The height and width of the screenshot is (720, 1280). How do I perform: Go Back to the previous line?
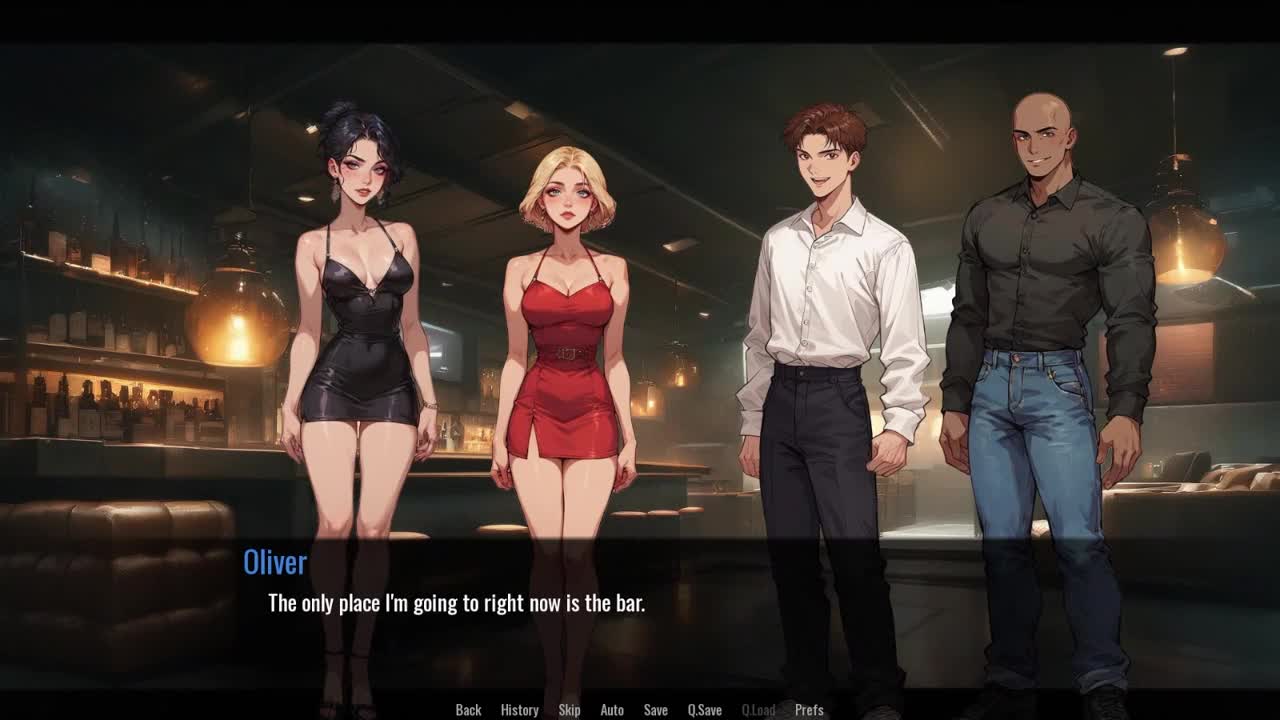pyautogui.click(x=468, y=710)
